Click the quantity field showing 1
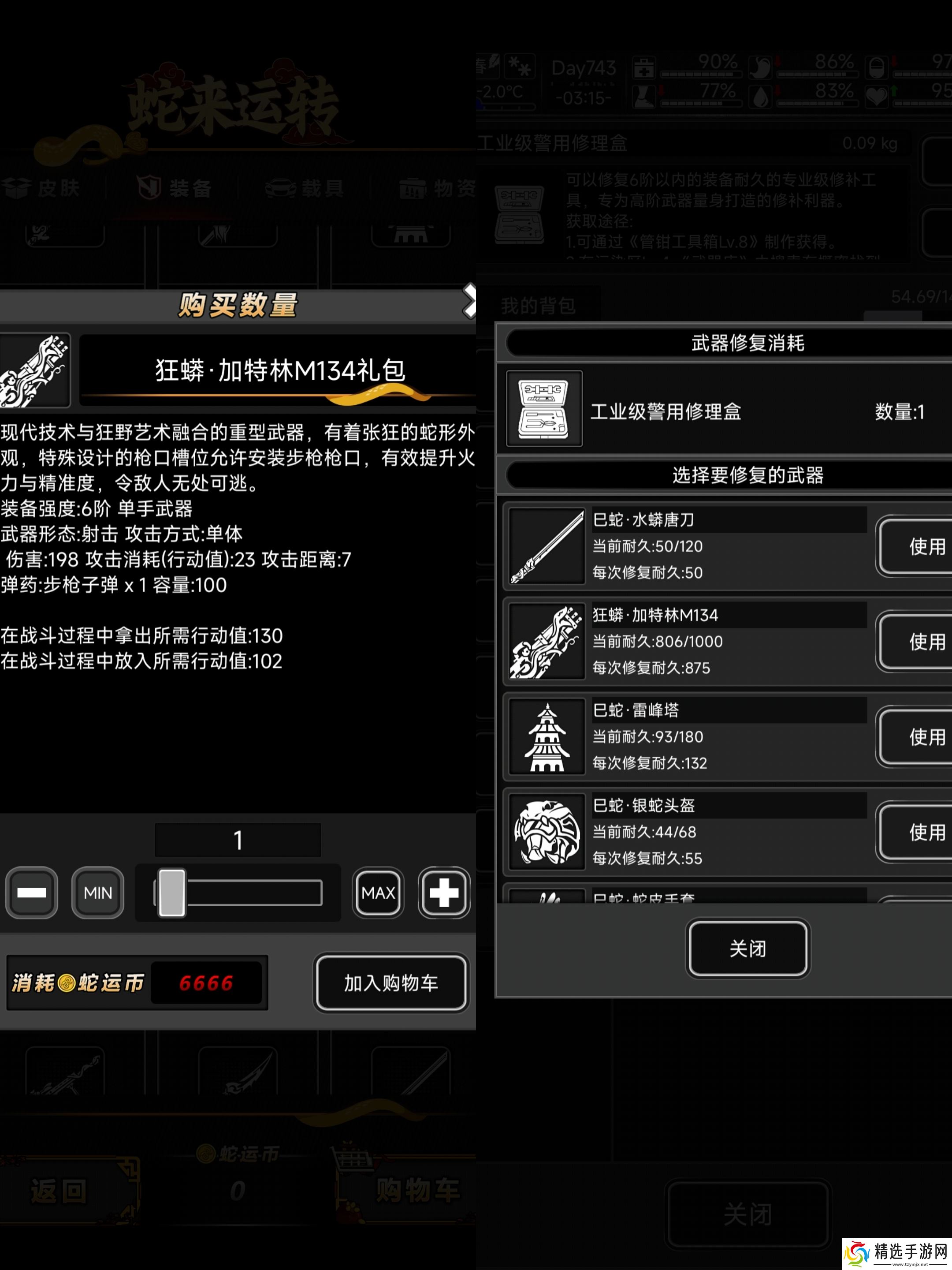This screenshot has width=952, height=1270. (x=238, y=840)
